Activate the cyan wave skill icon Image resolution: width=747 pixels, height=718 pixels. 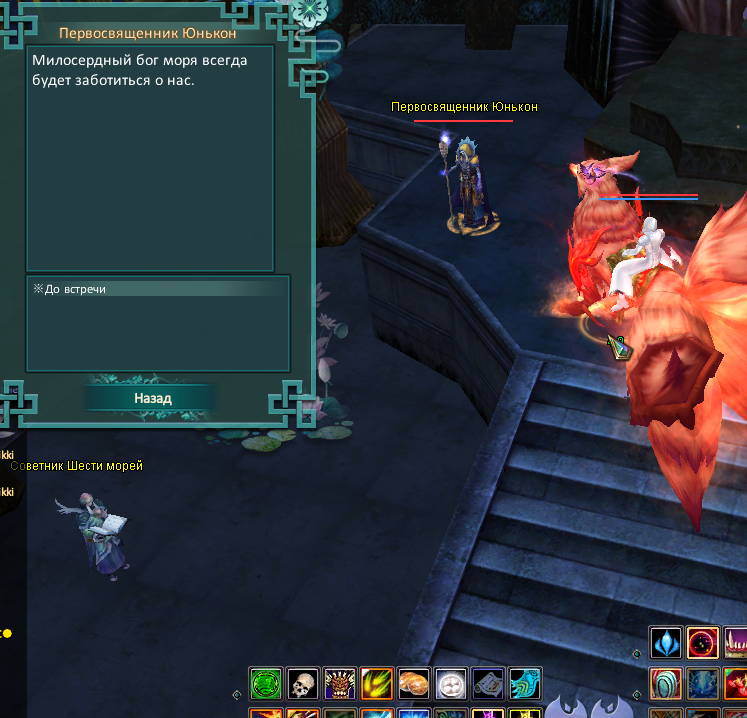(524, 684)
